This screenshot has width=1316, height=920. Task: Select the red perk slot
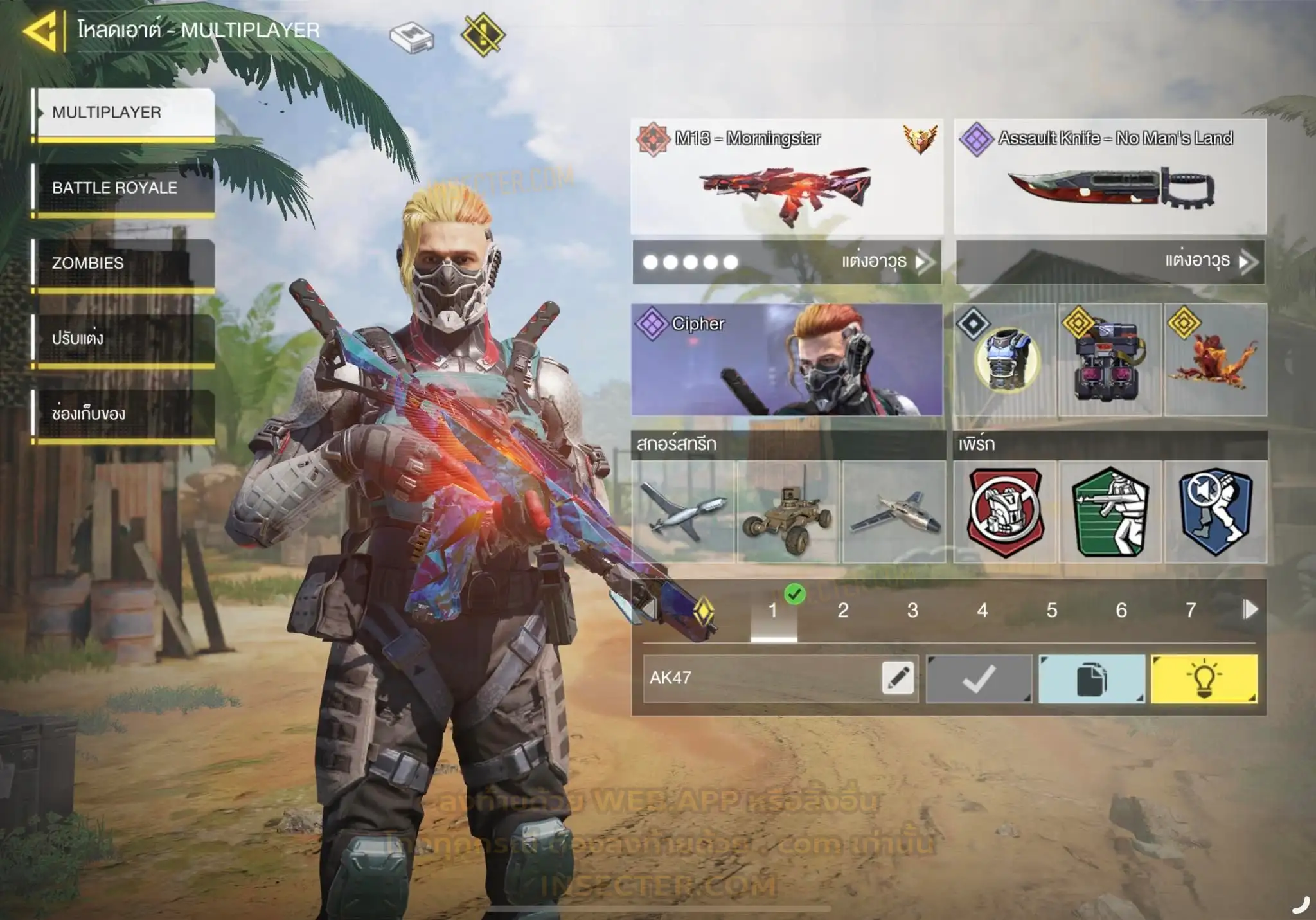click(x=1005, y=512)
